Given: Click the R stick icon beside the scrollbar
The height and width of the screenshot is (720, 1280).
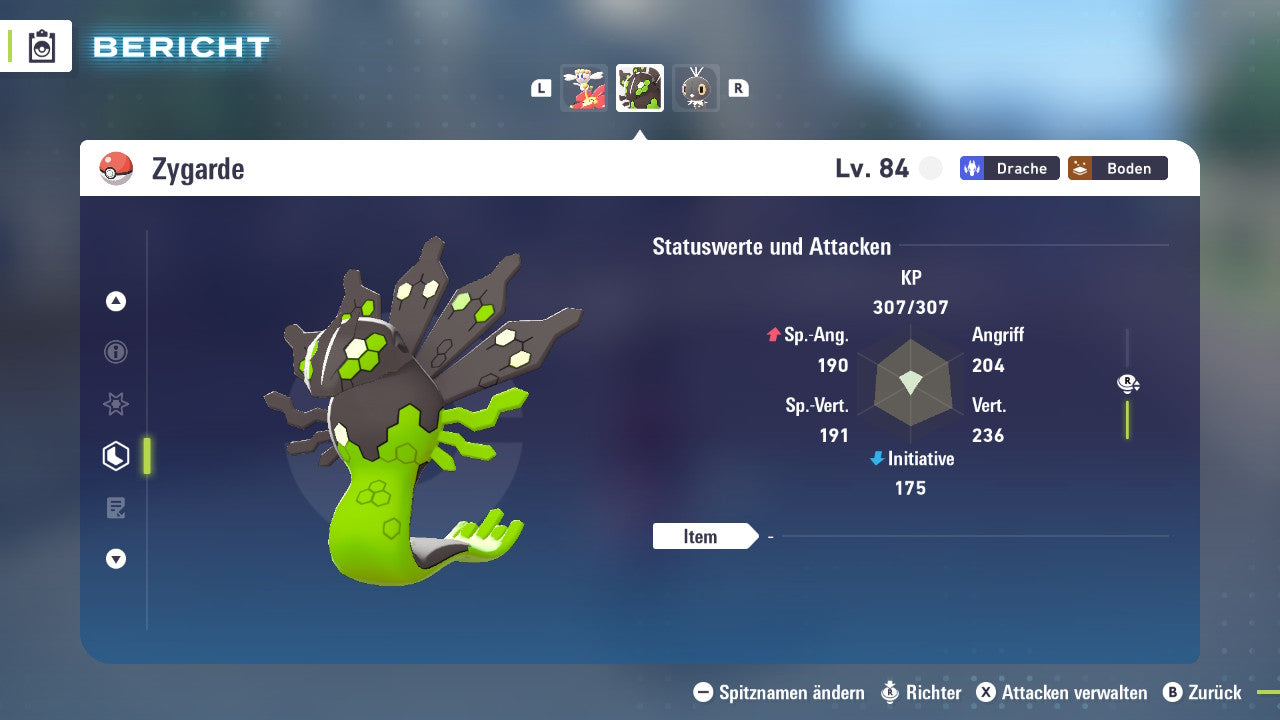Looking at the screenshot, I should (1127, 383).
